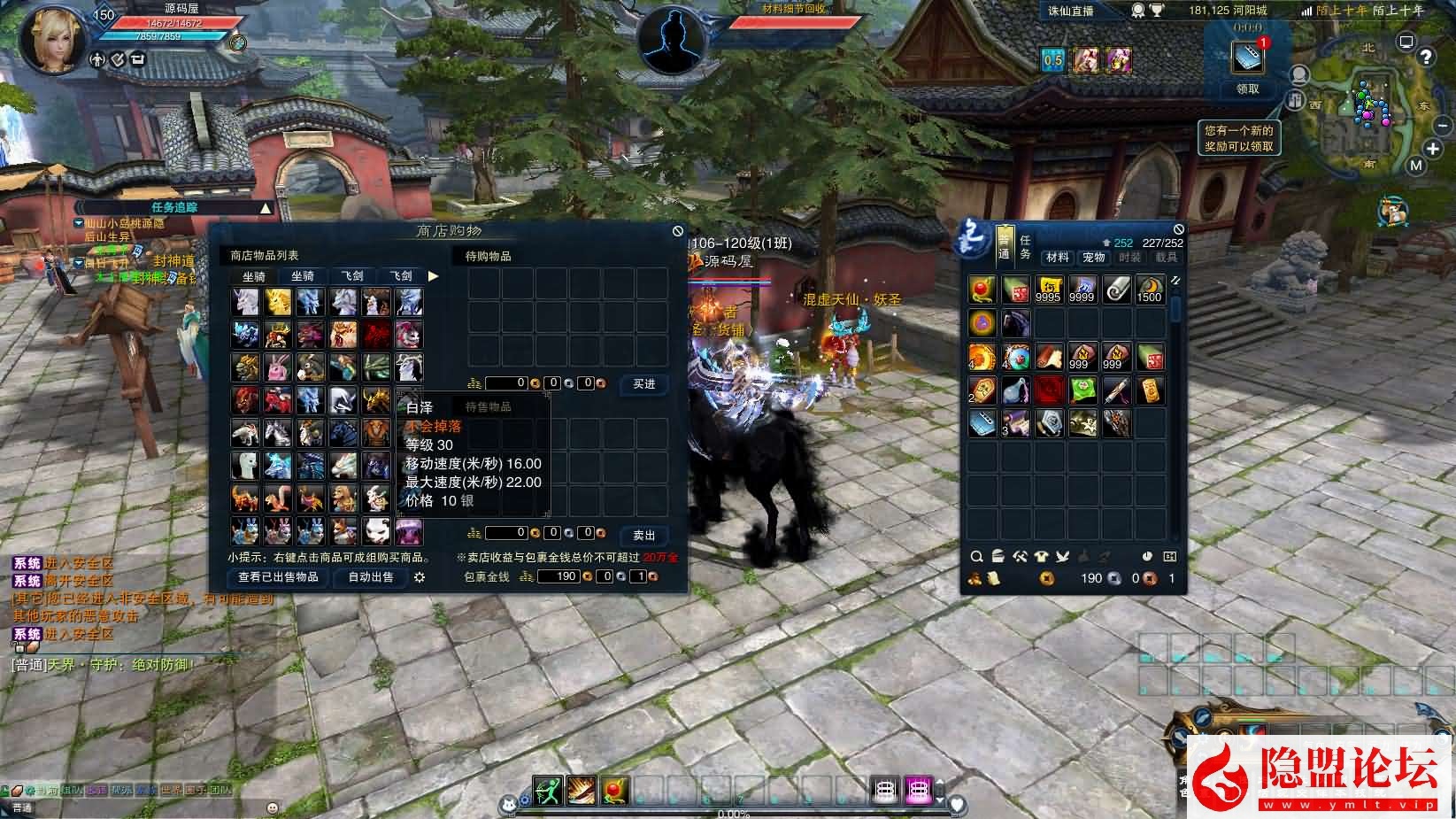Screen dimensions: 1456x819
Task: Click the 卖出 sell button
Action: (x=643, y=535)
